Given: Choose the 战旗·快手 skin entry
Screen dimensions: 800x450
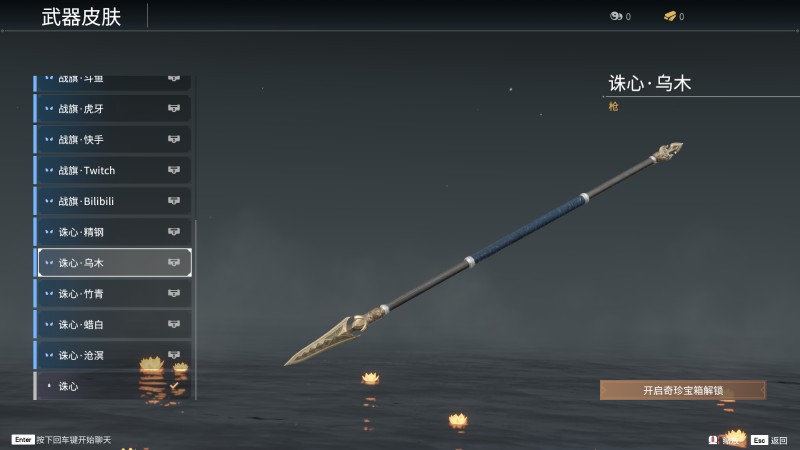Looking at the screenshot, I should 113,140.
